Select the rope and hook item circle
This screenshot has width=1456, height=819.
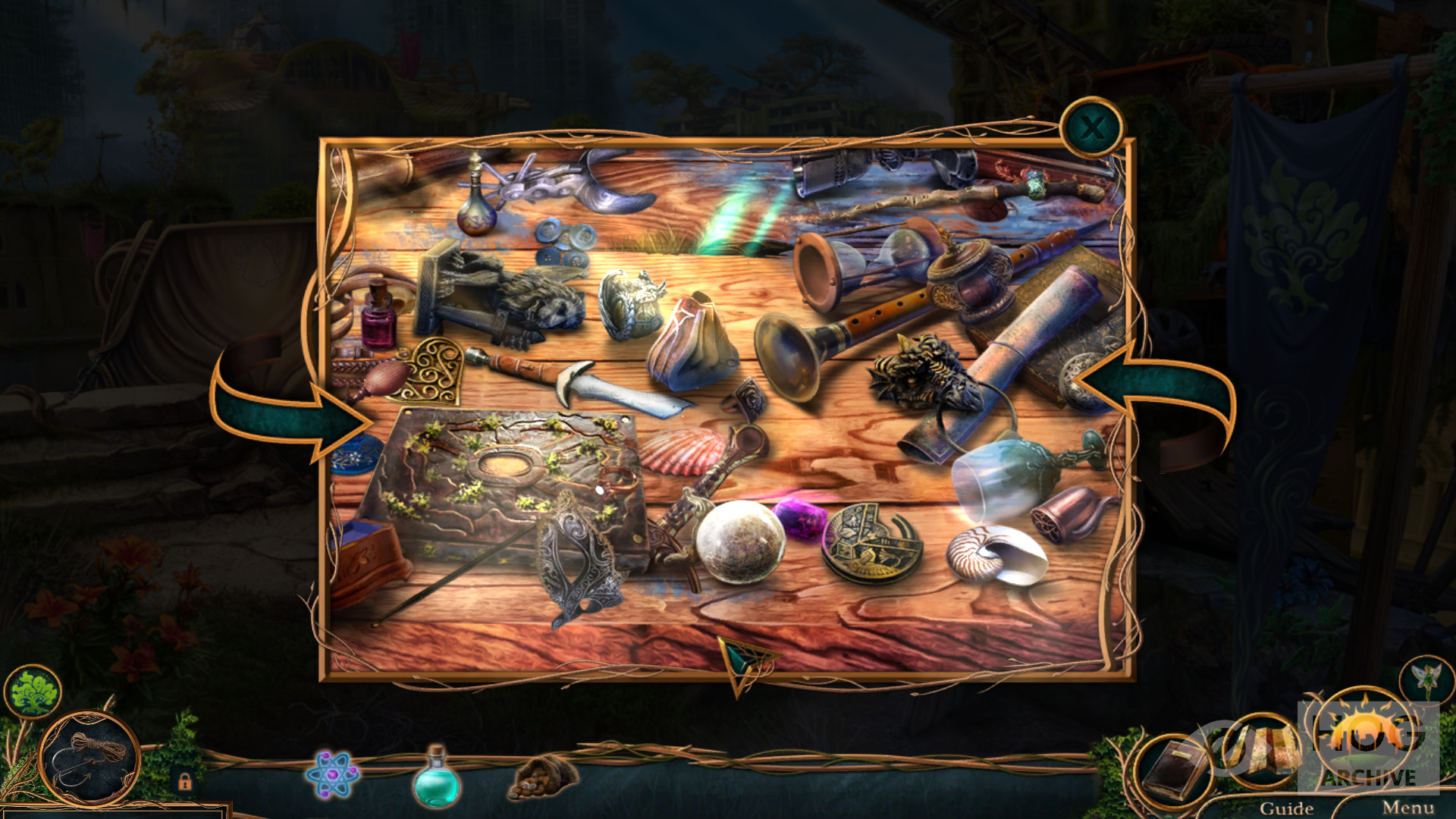(89, 758)
